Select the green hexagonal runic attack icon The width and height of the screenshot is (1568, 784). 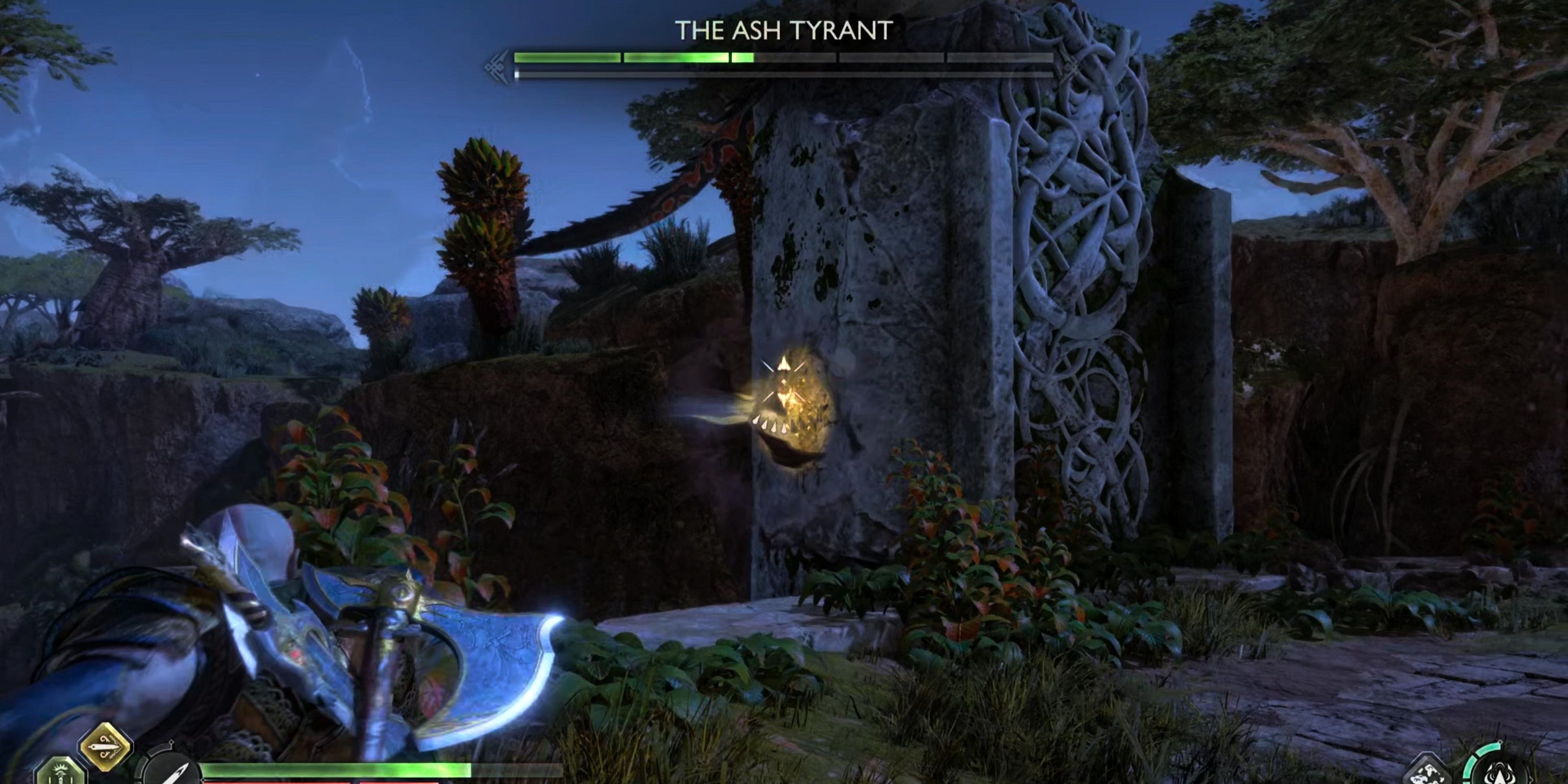(x=59, y=773)
